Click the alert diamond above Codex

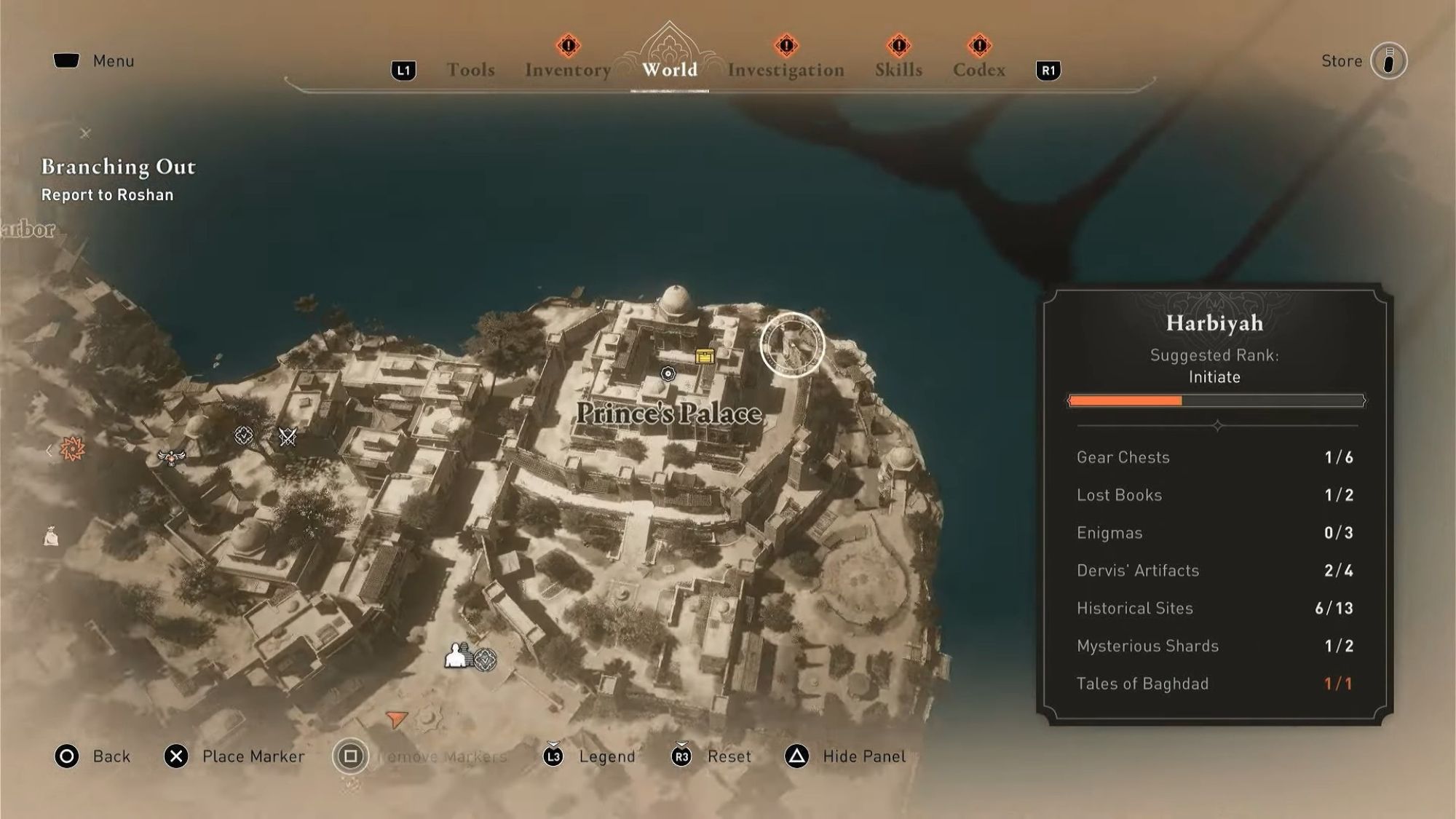979,44
